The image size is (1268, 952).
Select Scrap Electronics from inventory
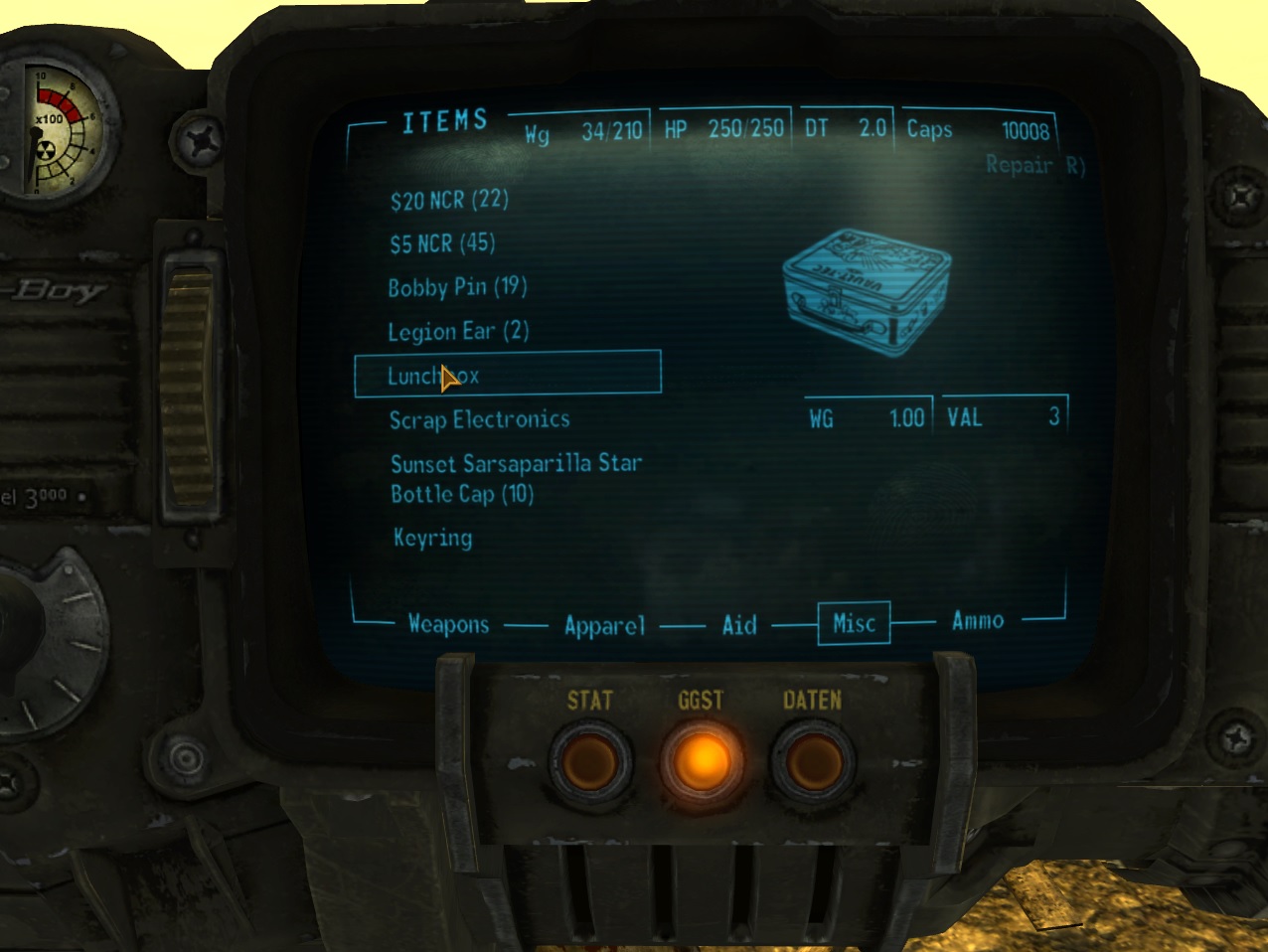click(479, 420)
